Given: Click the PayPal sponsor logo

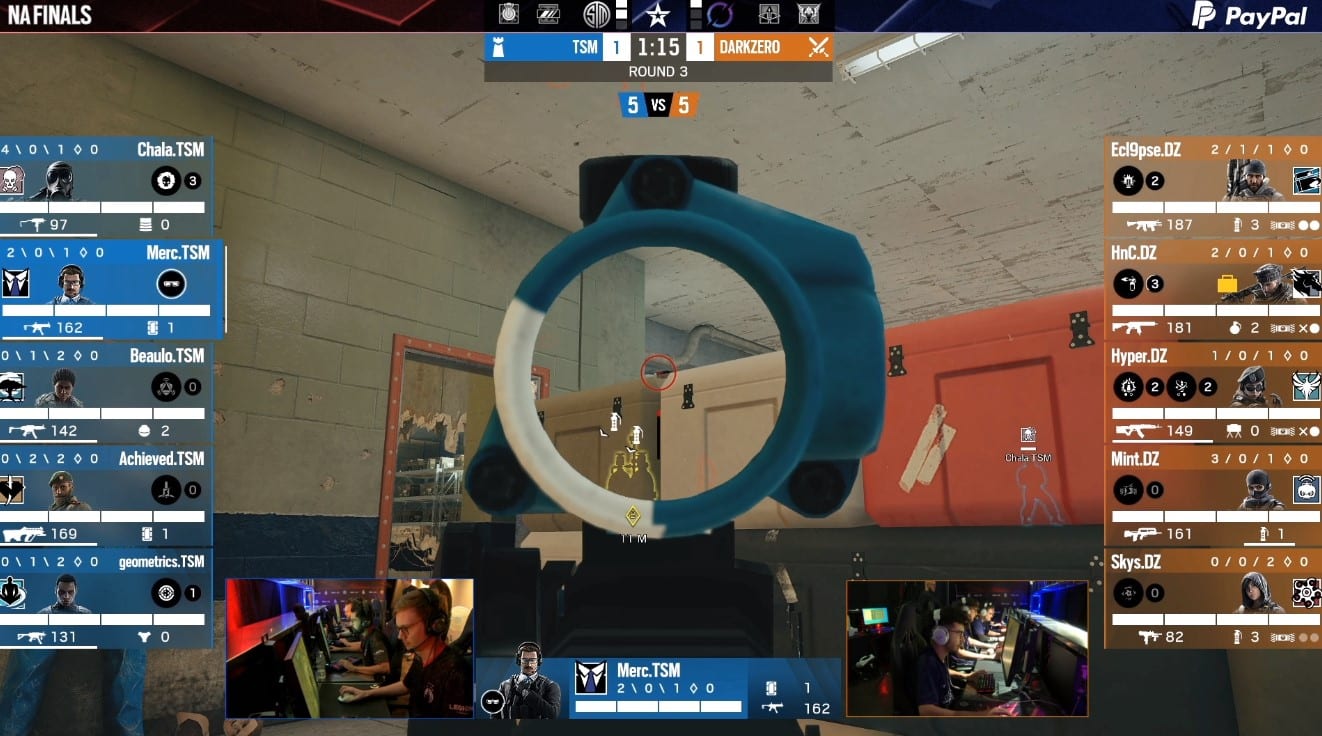Looking at the screenshot, I should (1249, 16).
